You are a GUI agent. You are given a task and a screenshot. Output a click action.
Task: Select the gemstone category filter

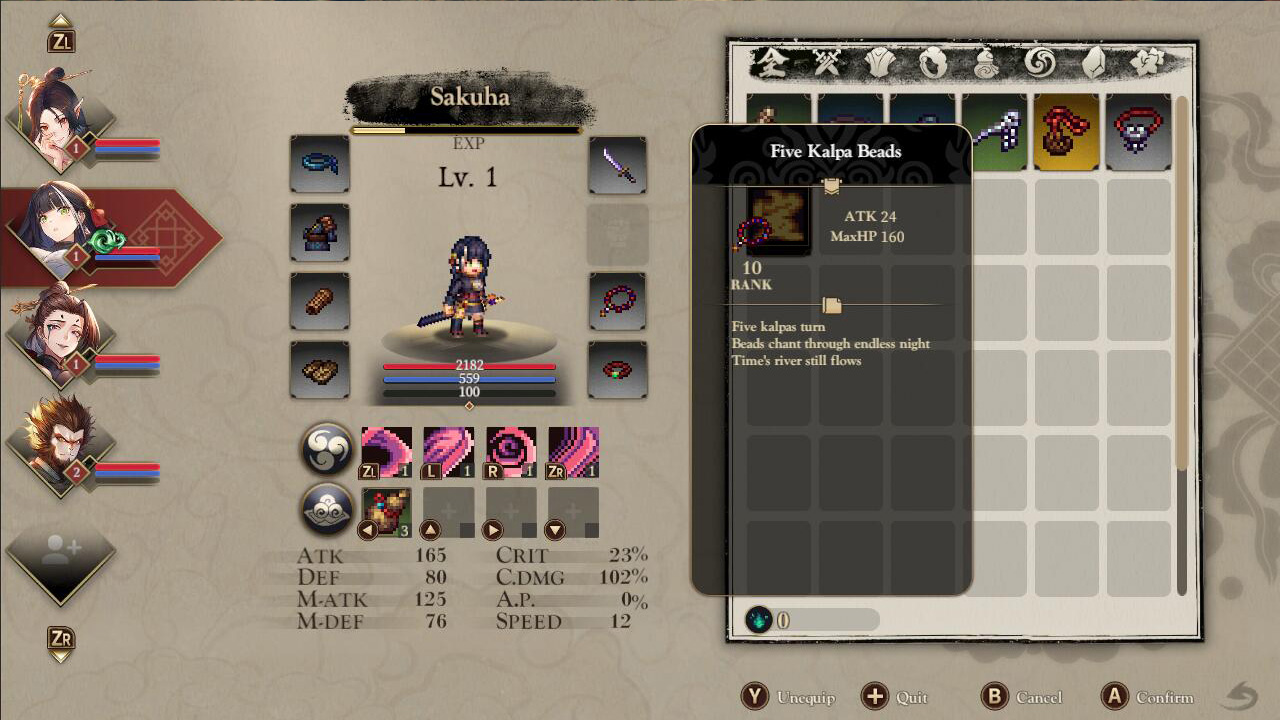(x=1094, y=62)
